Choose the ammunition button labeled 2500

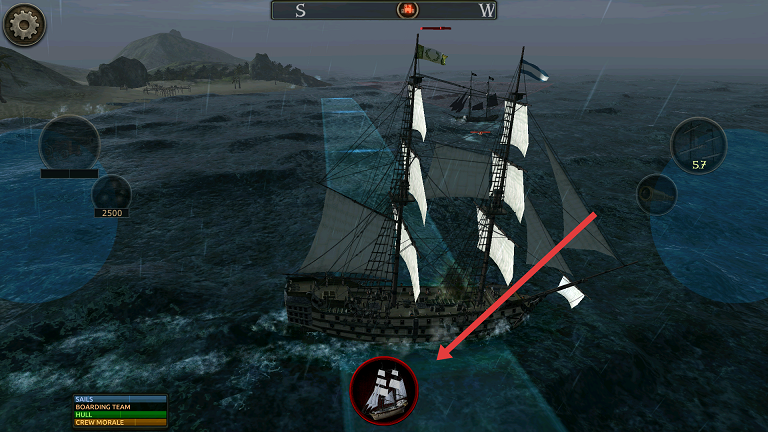point(111,195)
